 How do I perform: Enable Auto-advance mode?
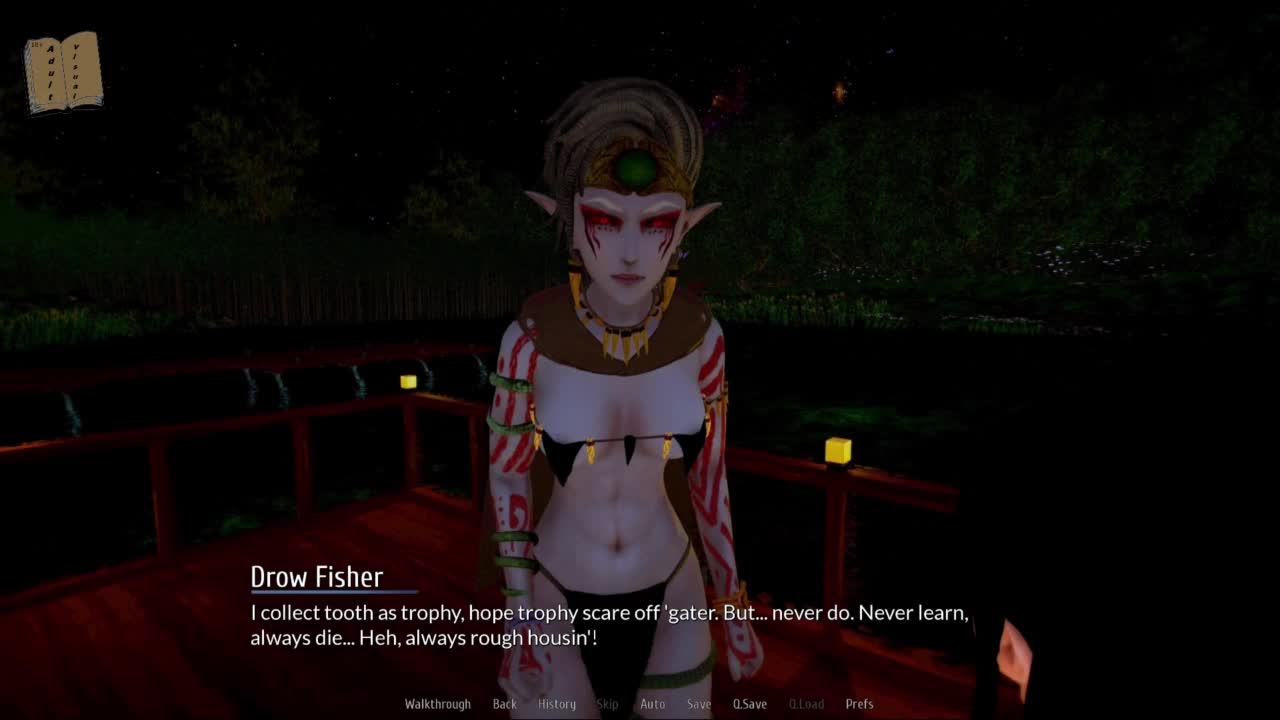652,704
